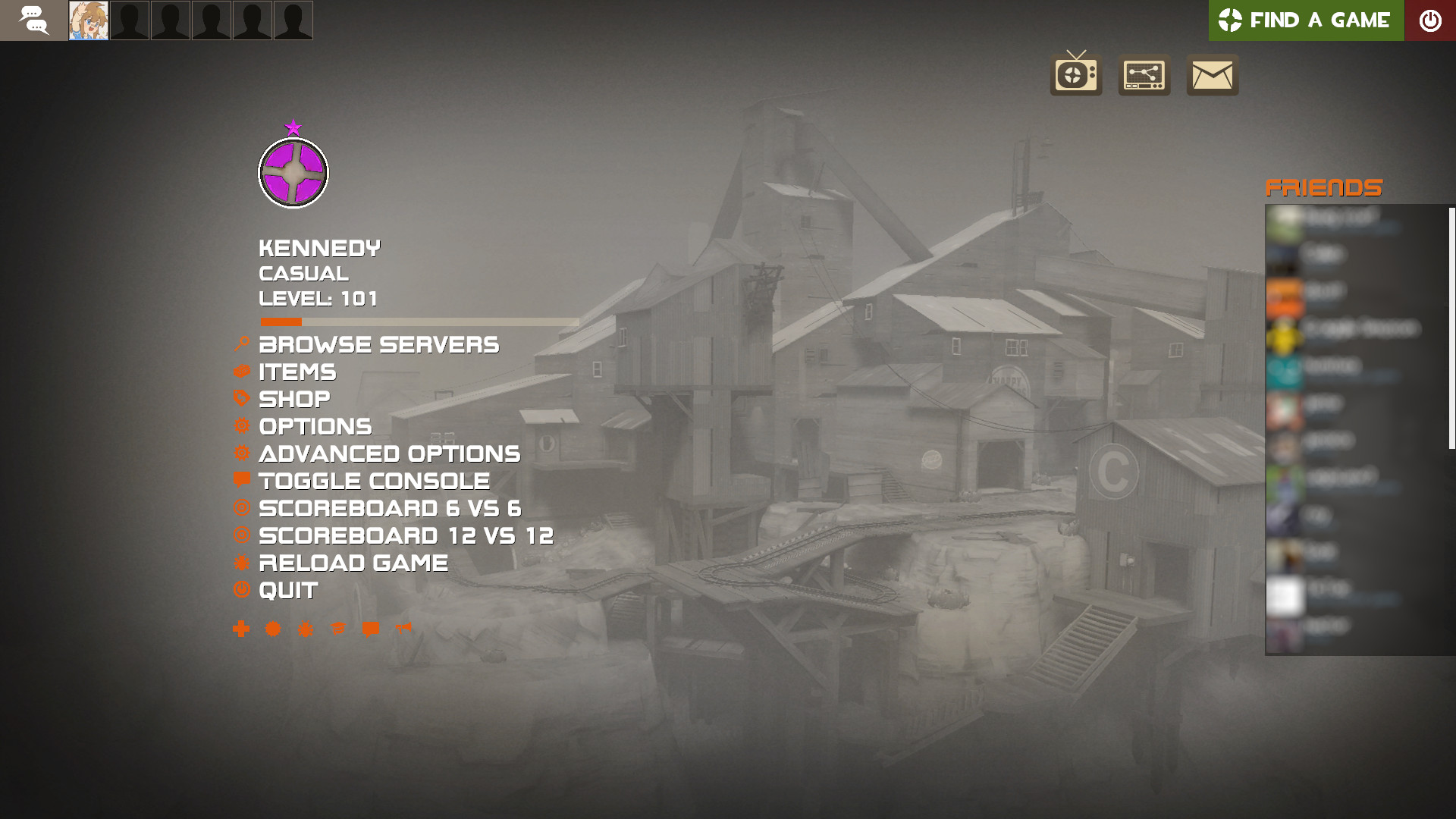Viewport: 1456px width, 819px height.
Task: Open the TV broadcast viewer icon
Action: click(x=1075, y=75)
